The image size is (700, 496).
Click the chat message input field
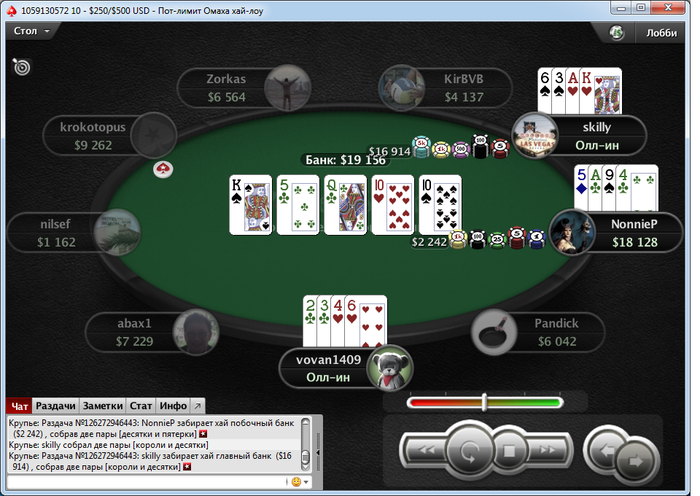[x=145, y=482]
